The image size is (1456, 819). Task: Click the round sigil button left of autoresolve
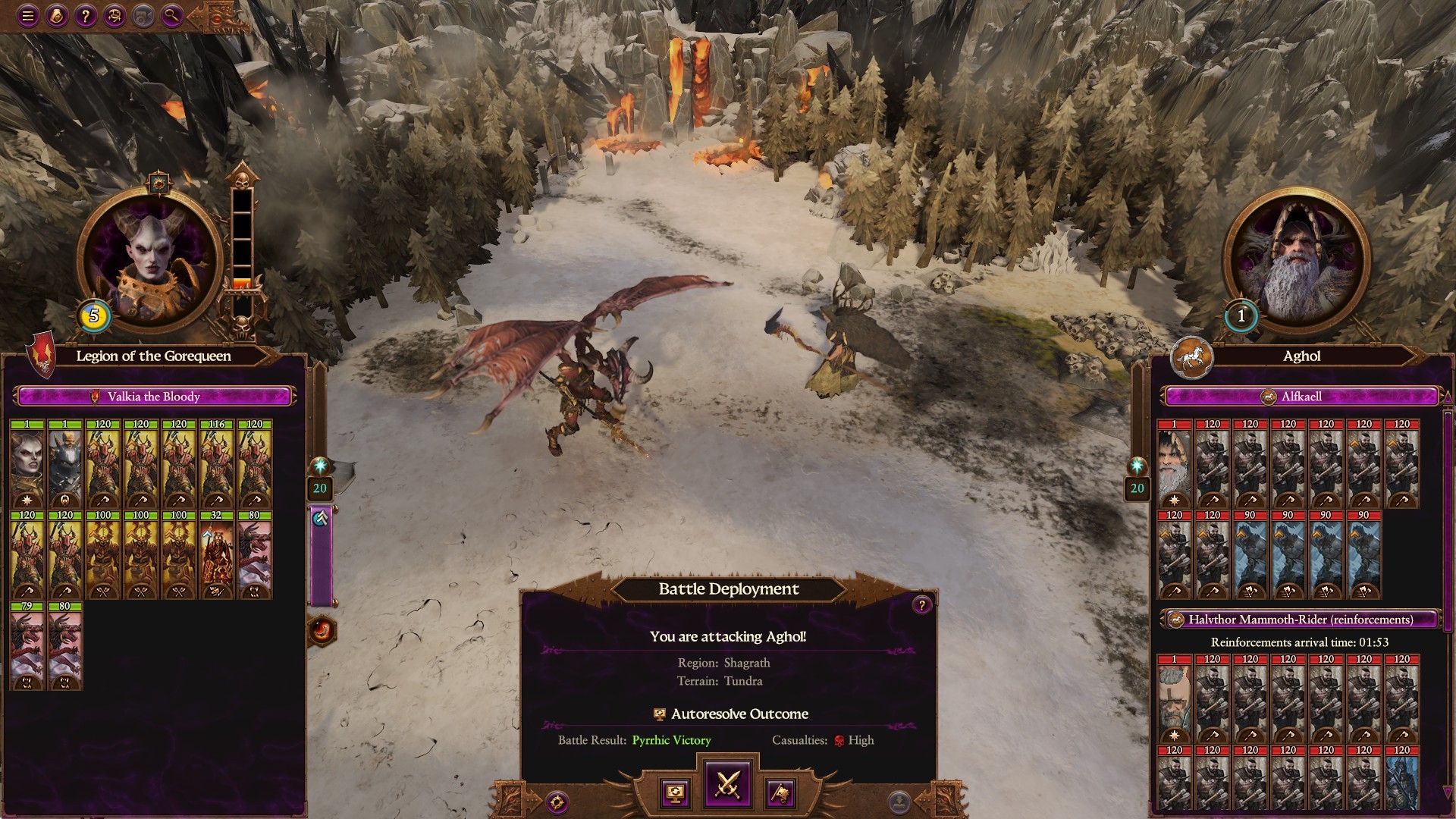click(x=557, y=802)
